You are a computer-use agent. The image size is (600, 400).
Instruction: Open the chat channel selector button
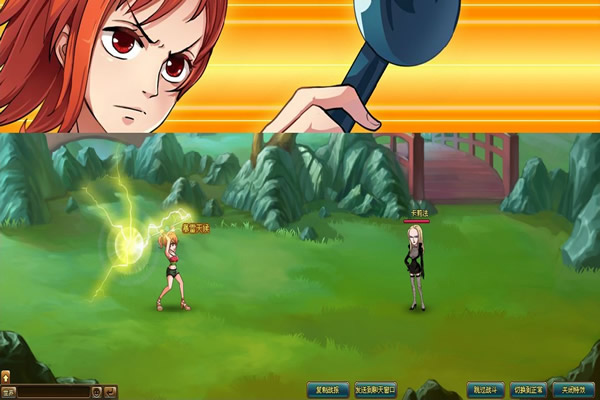coord(9,391)
